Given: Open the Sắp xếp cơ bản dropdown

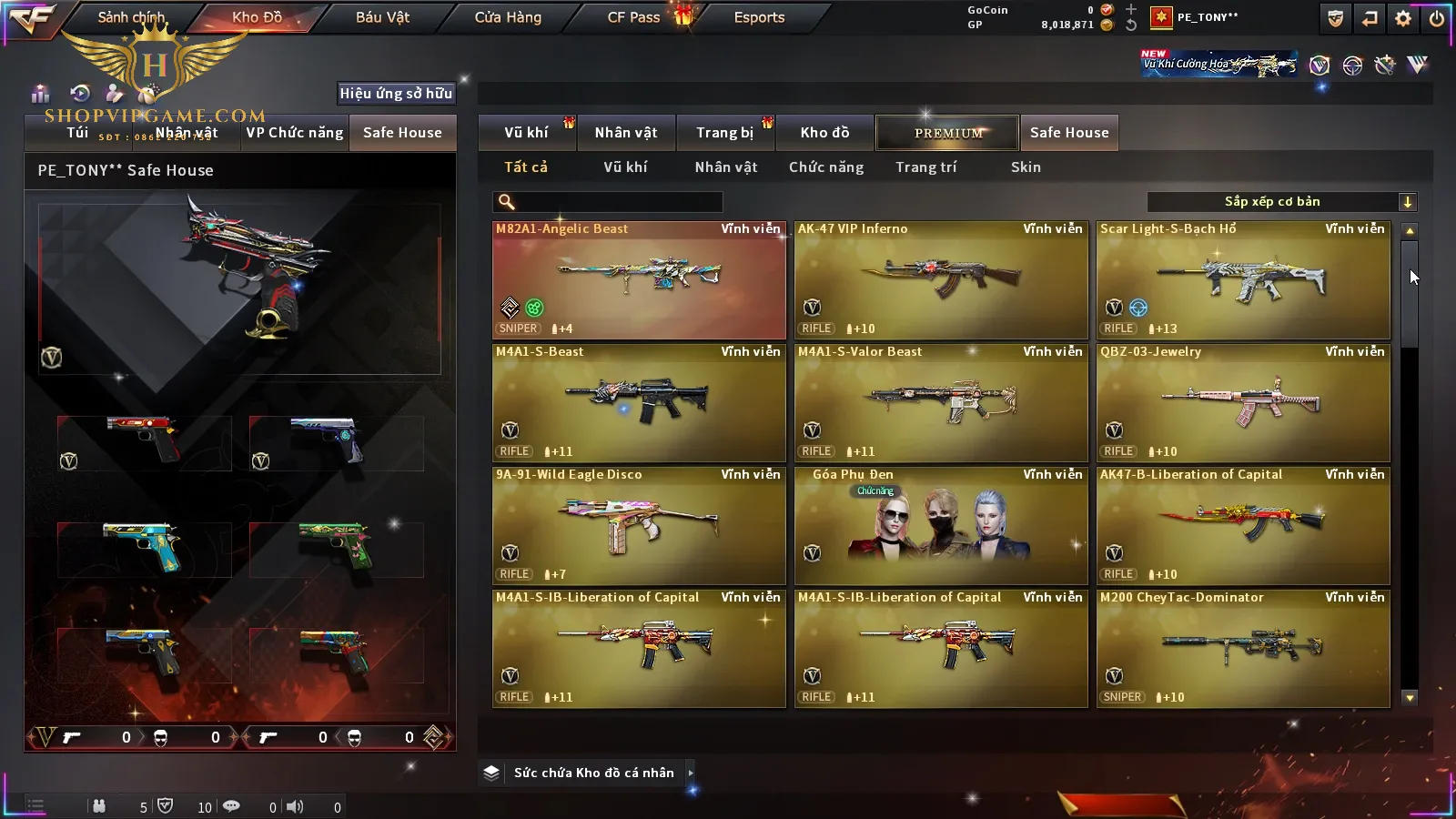Looking at the screenshot, I should coord(1281,202).
